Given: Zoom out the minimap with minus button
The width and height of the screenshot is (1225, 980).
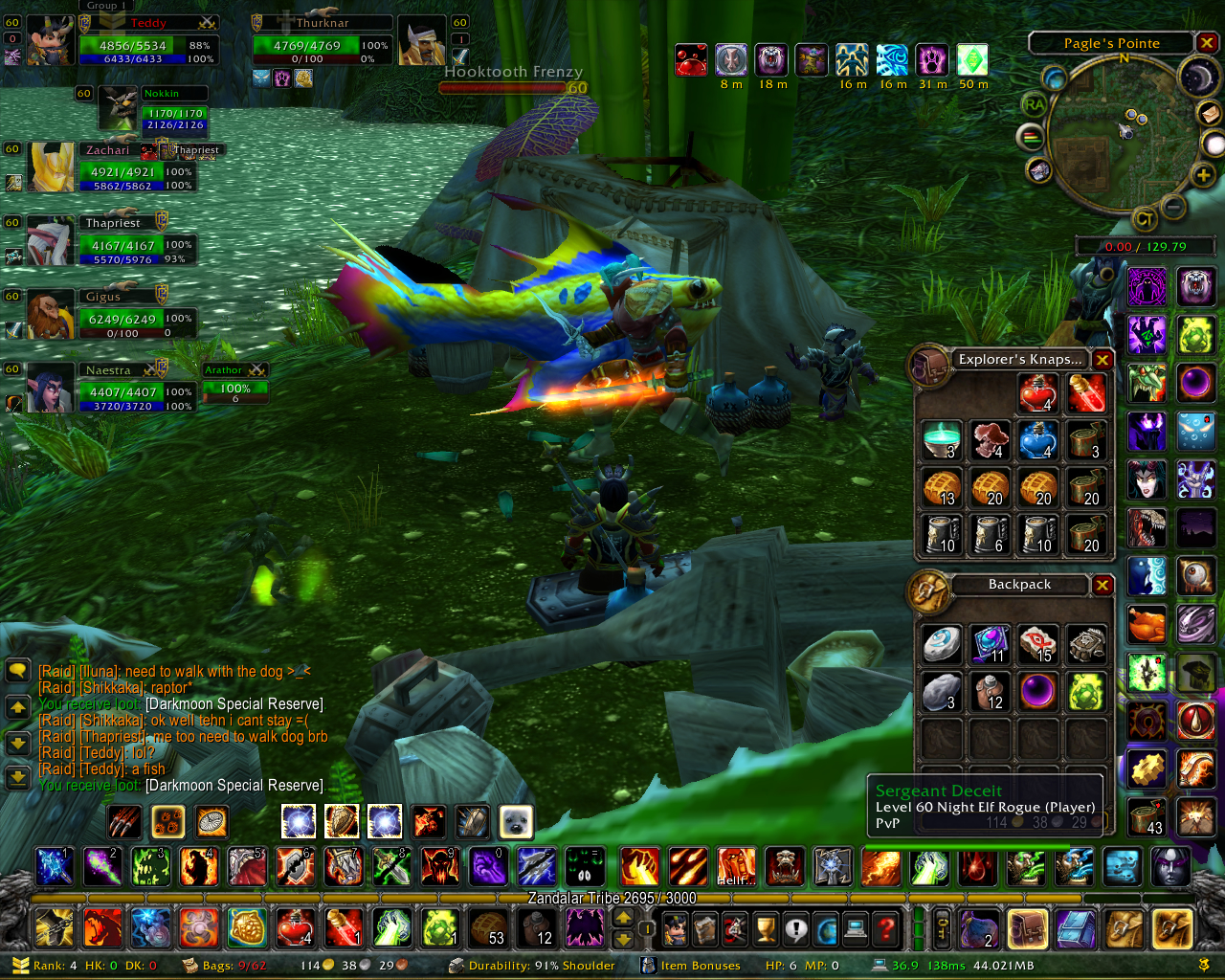Looking at the screenshot, I should point(1173,206).
